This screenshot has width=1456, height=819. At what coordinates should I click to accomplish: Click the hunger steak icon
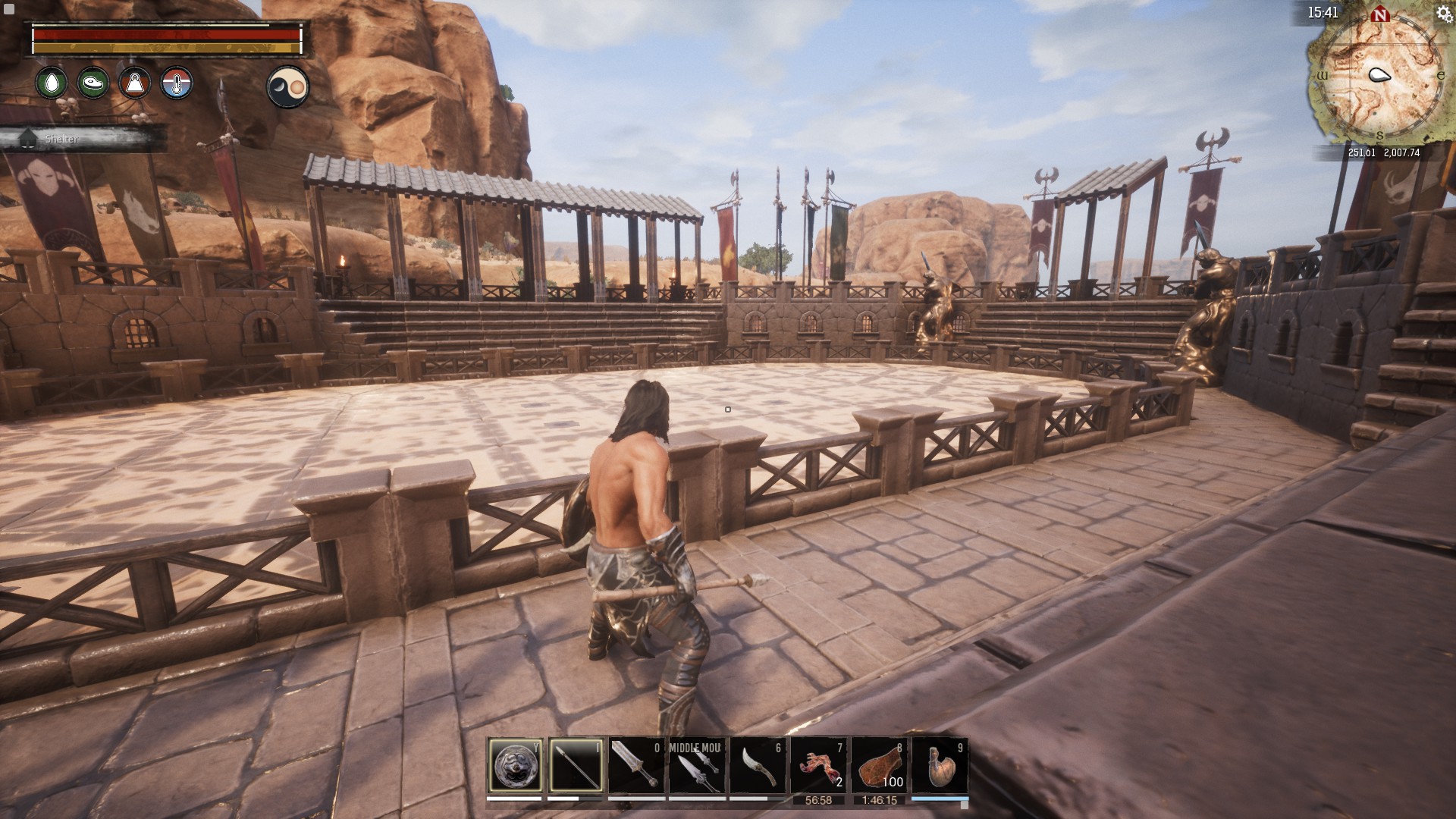(x=93, y=83)
